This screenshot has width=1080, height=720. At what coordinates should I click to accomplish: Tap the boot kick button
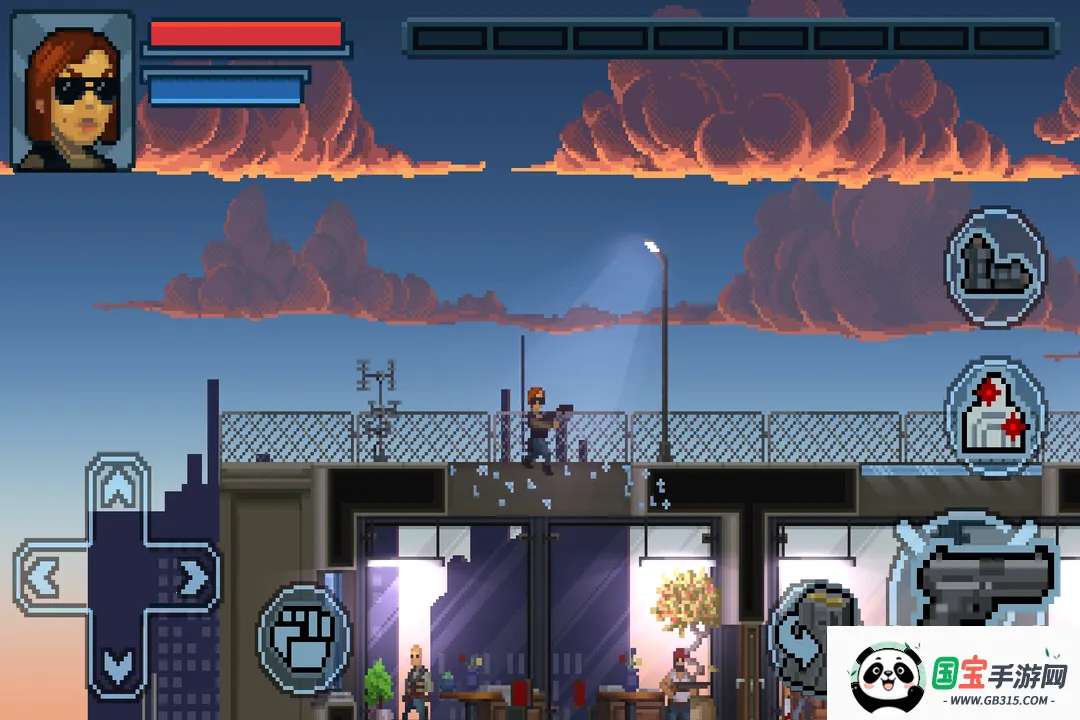994,266
